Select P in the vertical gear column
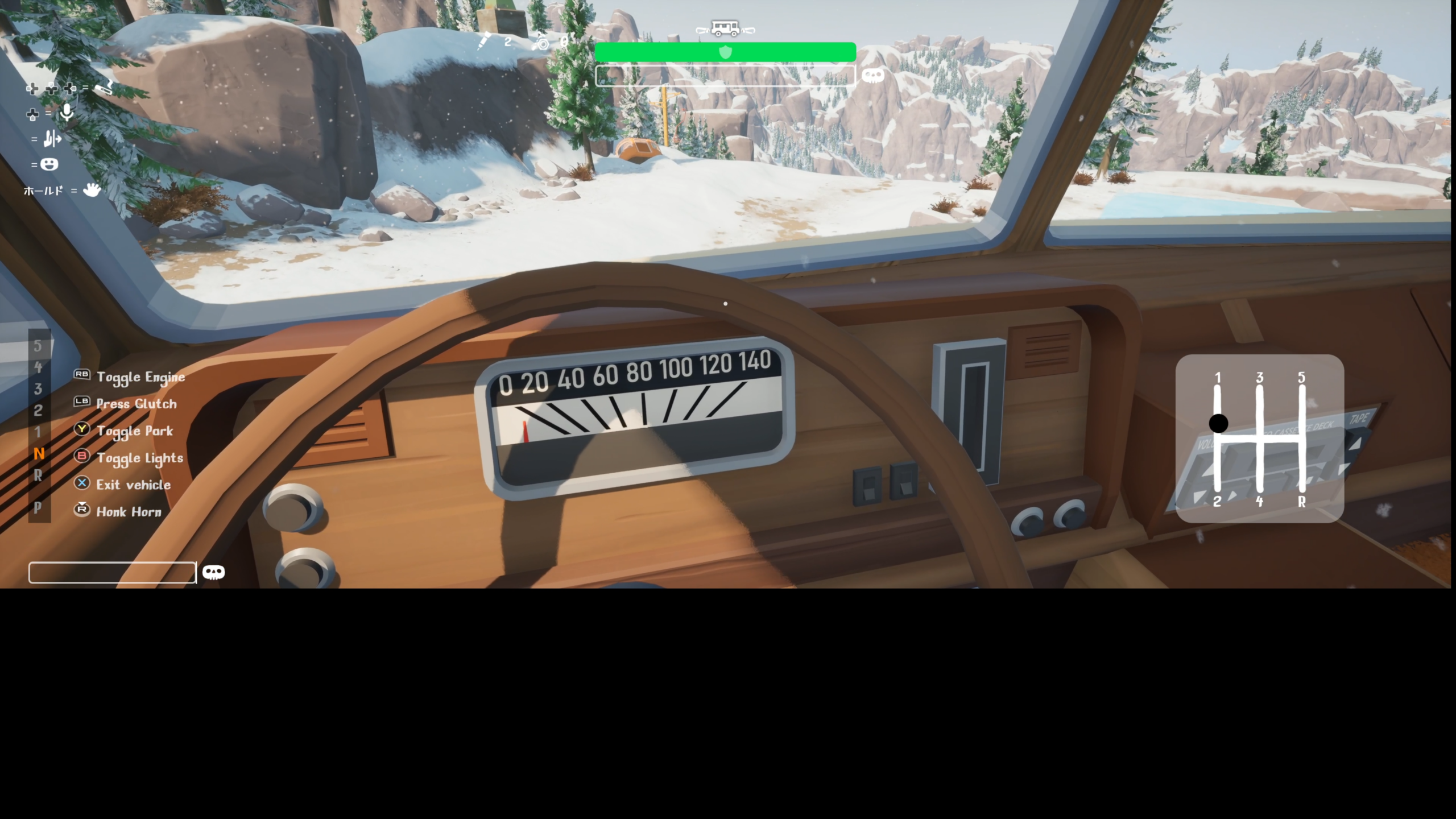 coord(38,507)
